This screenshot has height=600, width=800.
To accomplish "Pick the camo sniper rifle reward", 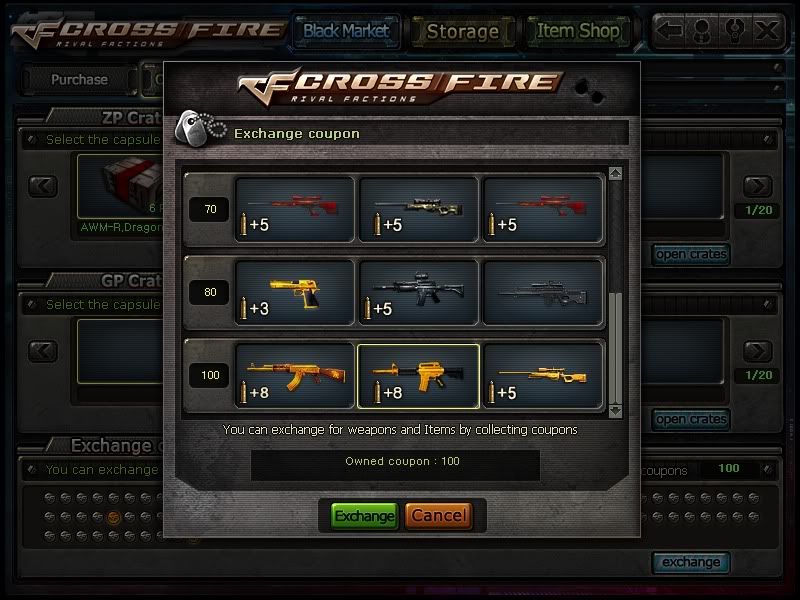I will 418,208.
